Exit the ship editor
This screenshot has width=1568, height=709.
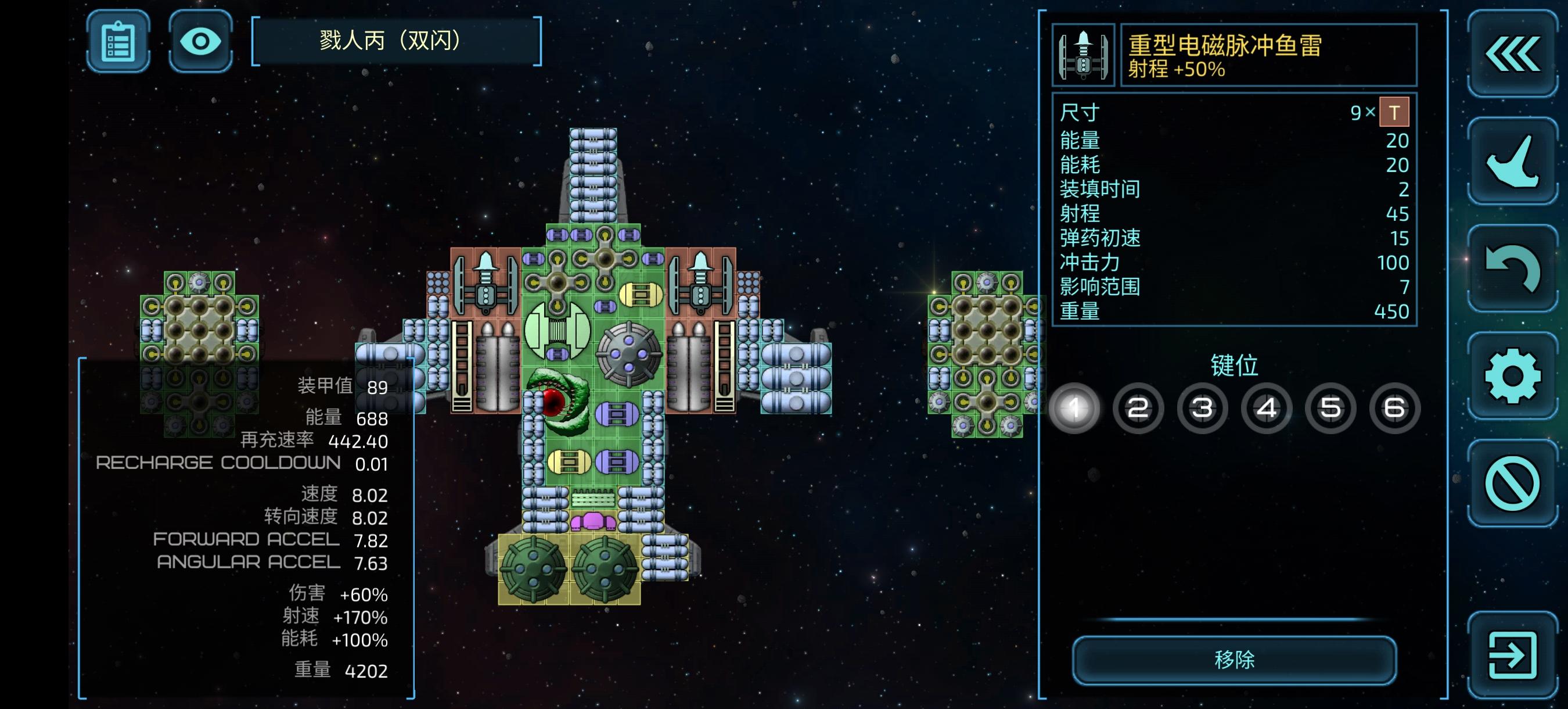coord(1512,655)
